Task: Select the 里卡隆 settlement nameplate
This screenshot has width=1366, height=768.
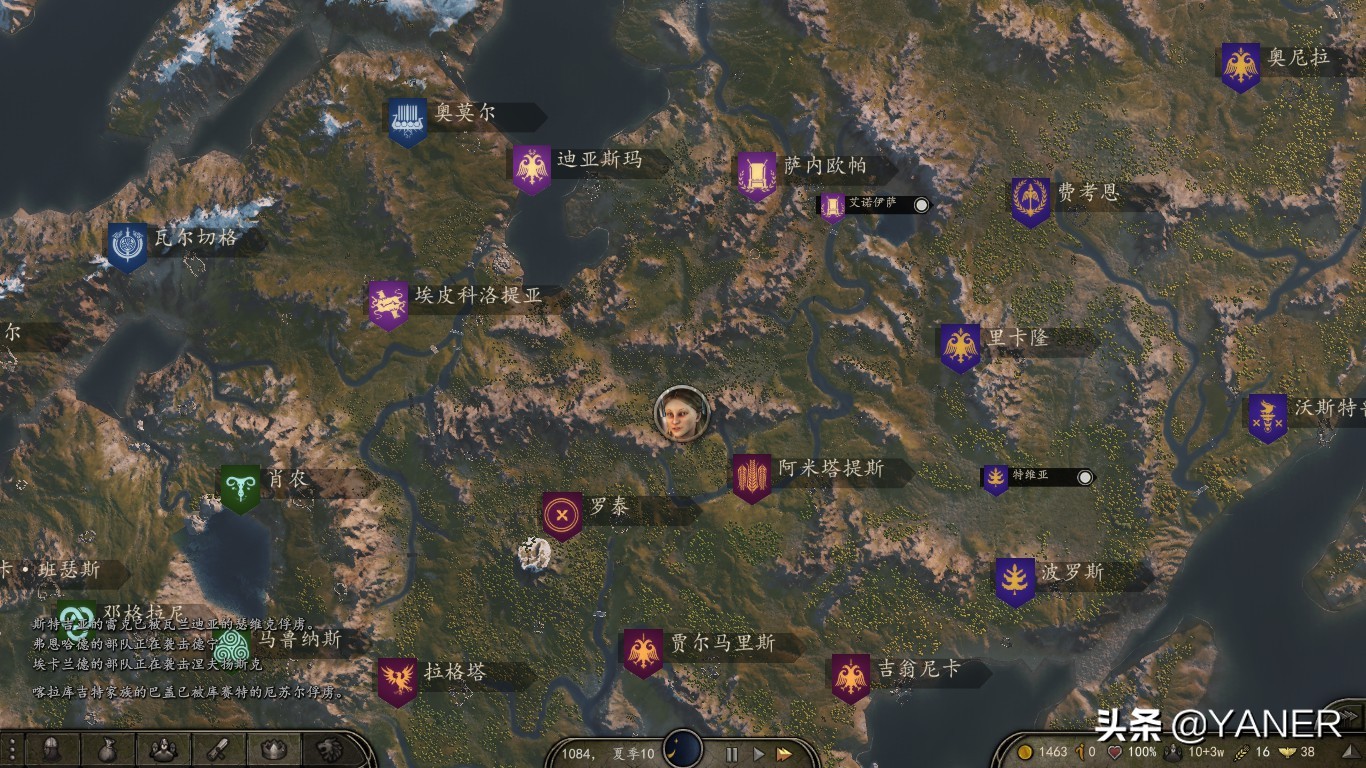Action: [1017, 338]
